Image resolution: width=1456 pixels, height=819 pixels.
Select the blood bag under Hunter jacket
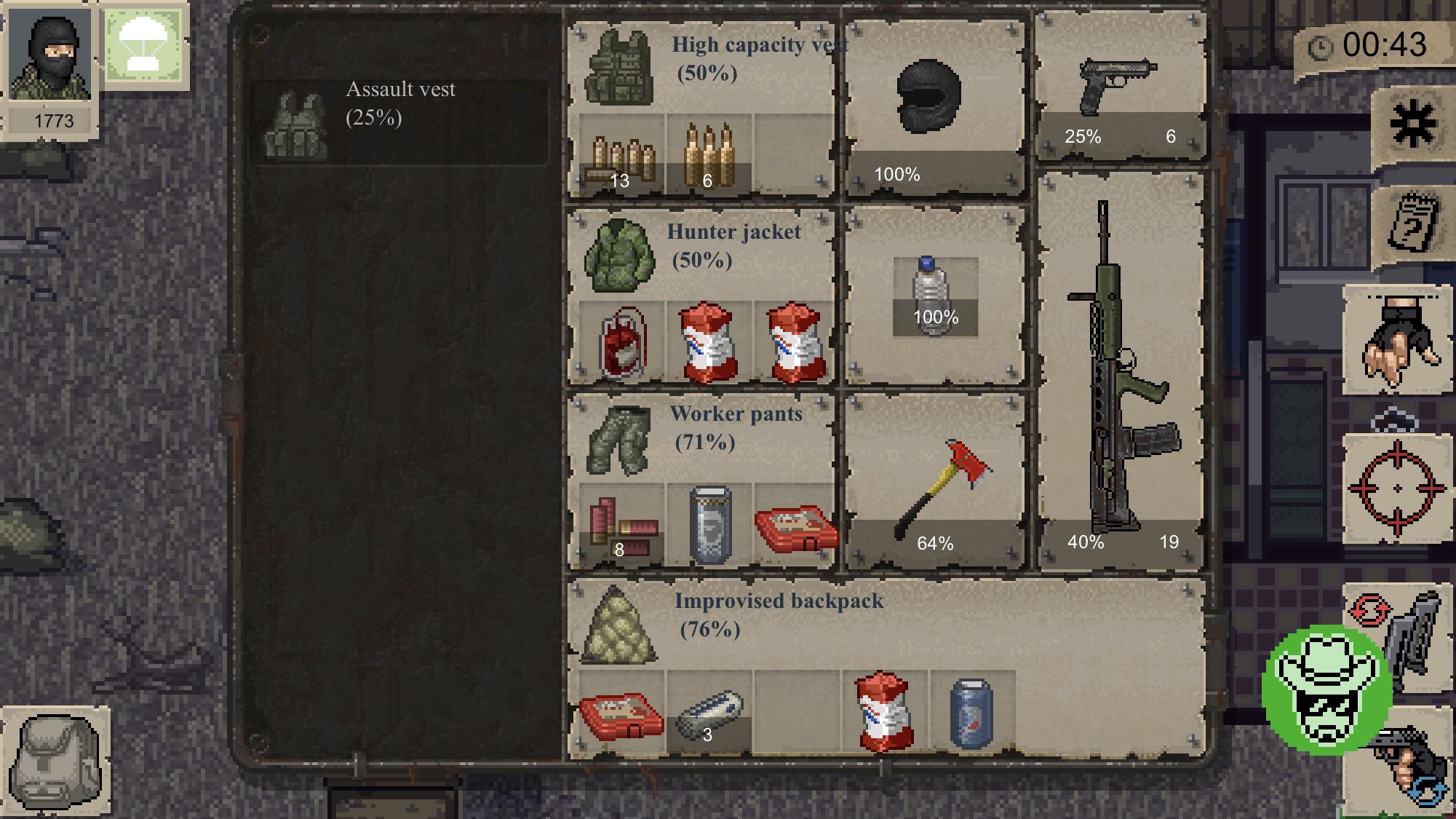click(x=621, y=342)
